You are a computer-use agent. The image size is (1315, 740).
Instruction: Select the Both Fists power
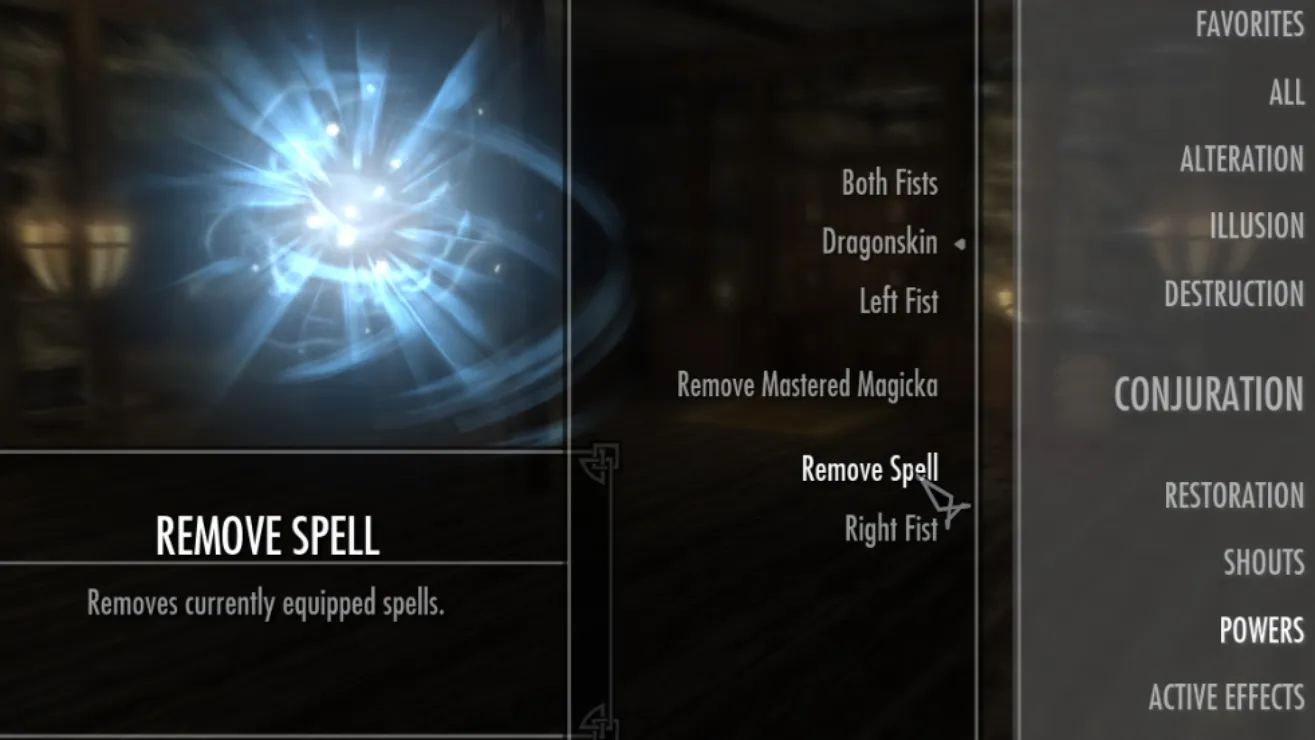click(889, 183)
